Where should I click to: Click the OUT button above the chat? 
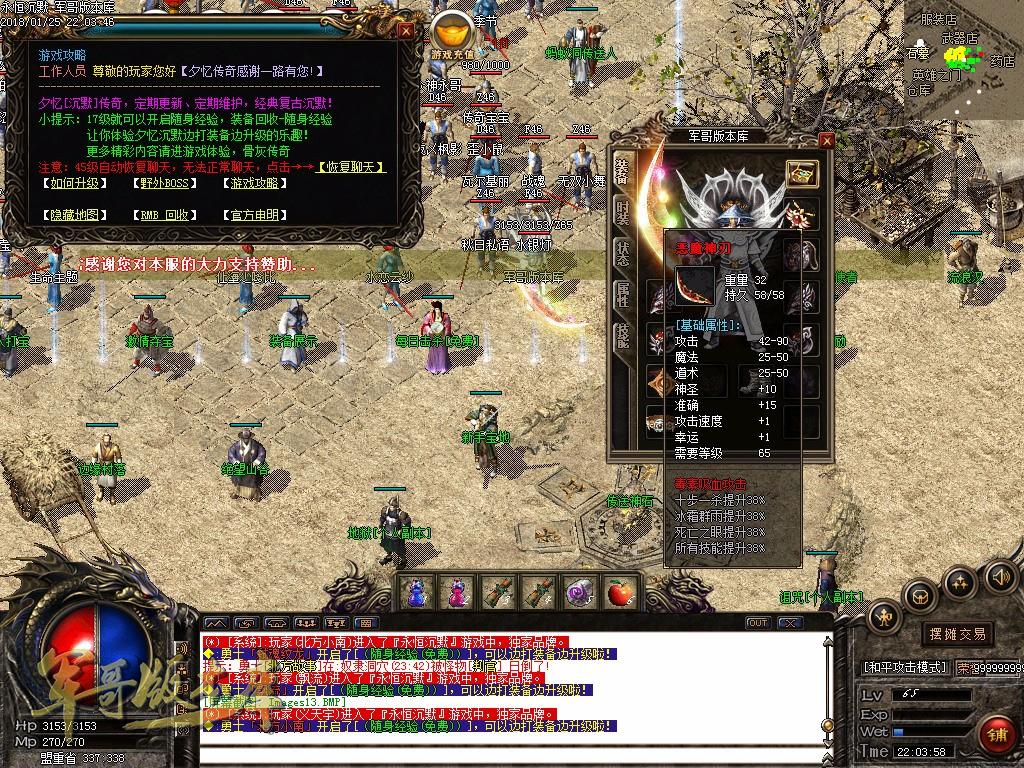tap(758, 623)
